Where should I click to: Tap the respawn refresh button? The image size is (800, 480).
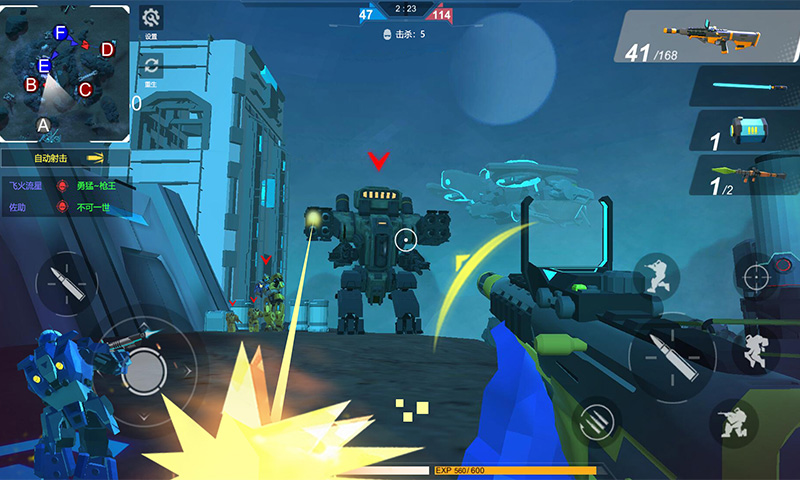click(151, 66)
